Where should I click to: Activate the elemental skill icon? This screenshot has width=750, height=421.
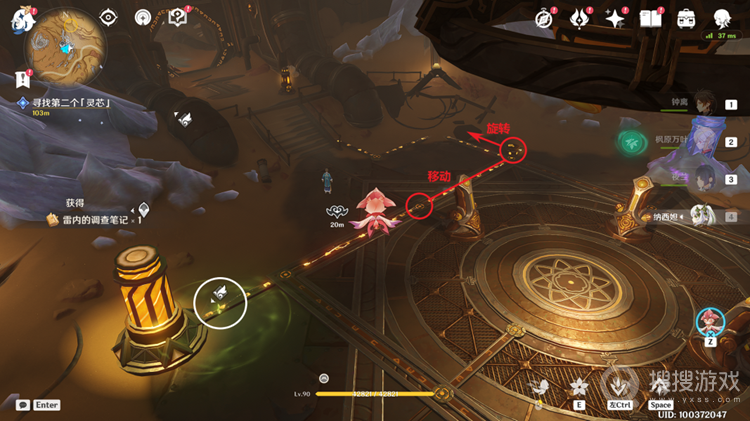[578, 387]
